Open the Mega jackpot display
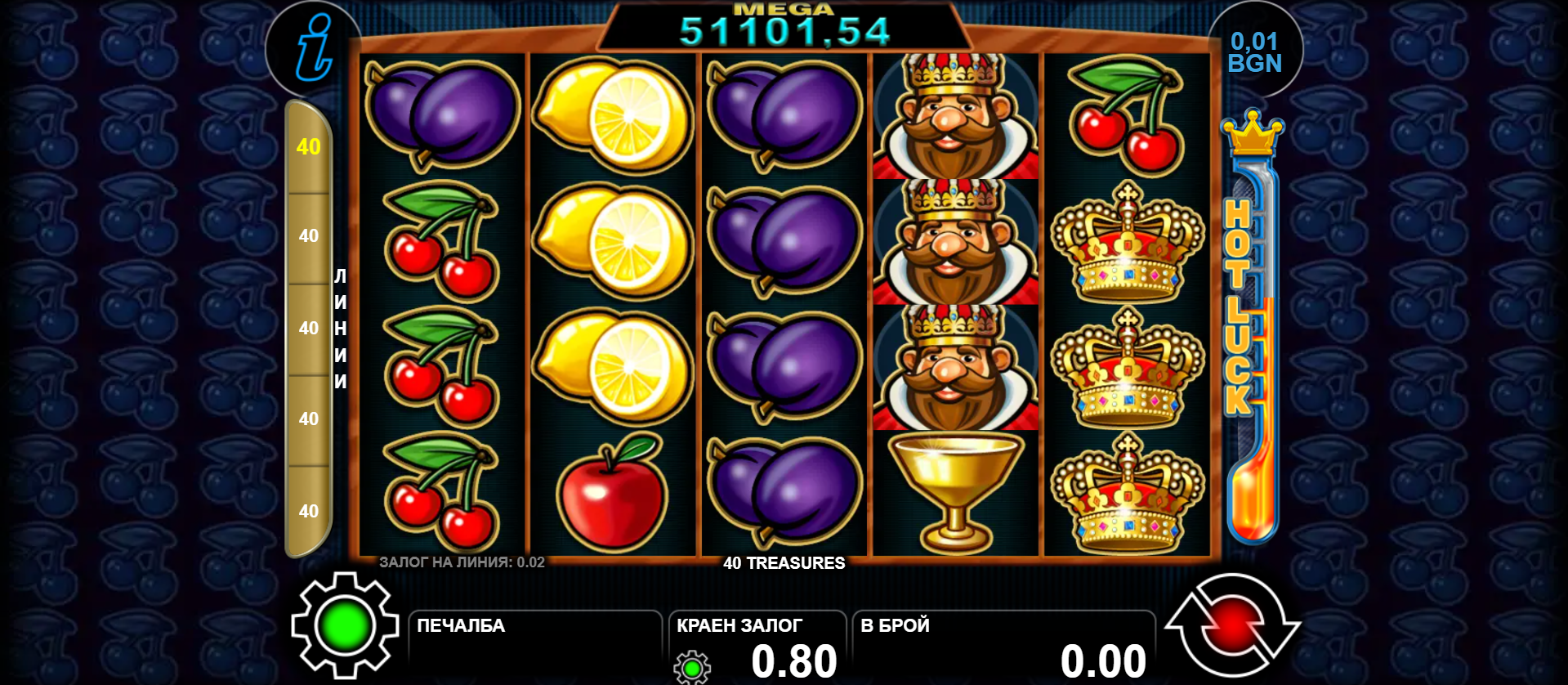 coord(784,28)
